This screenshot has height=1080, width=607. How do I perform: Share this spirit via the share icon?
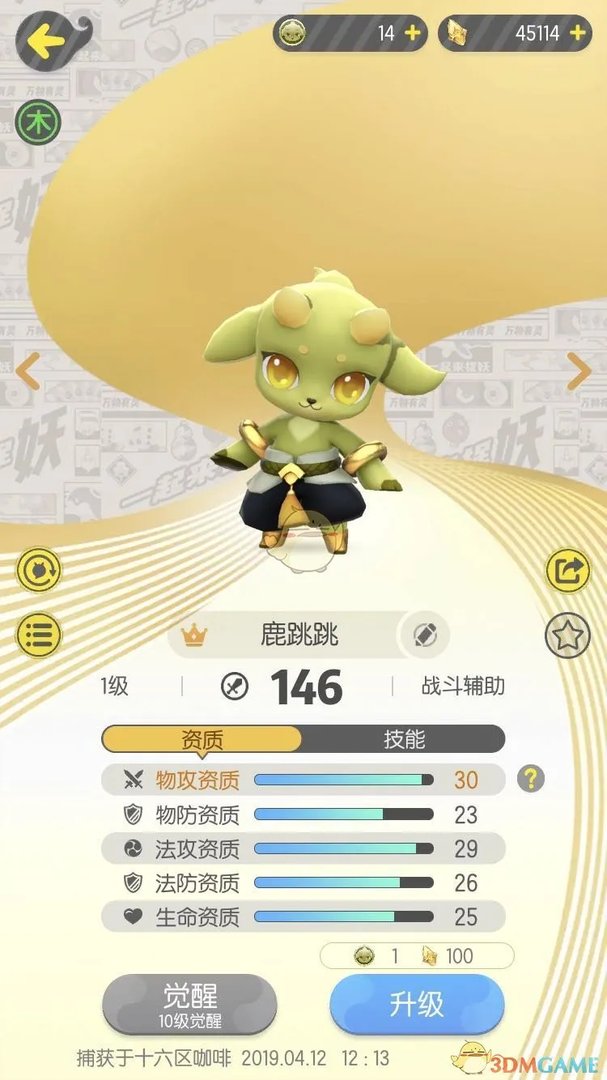click(x=568, y=571)
